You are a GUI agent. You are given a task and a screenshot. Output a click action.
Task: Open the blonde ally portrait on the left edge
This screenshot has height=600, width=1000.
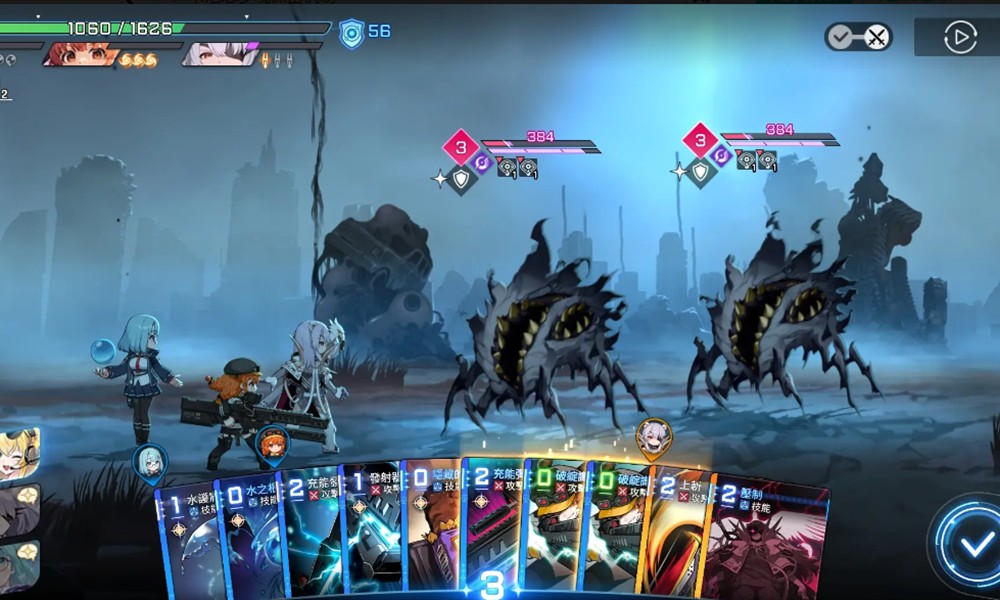(18, 453)
